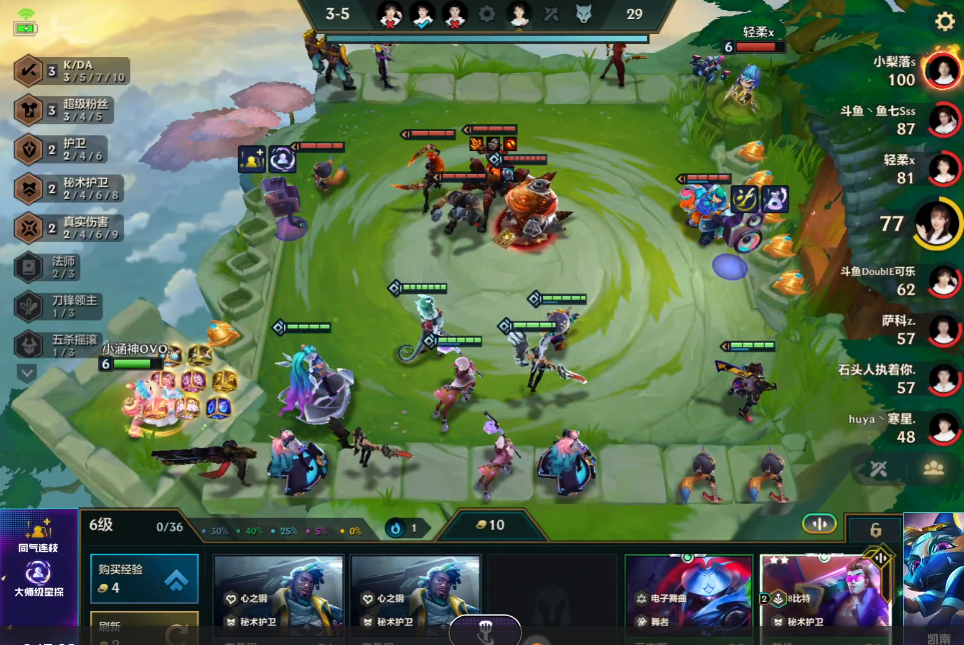964x645 pixels.
Task: Scout player 萨科z.'s board
Action: pos(941,329)
